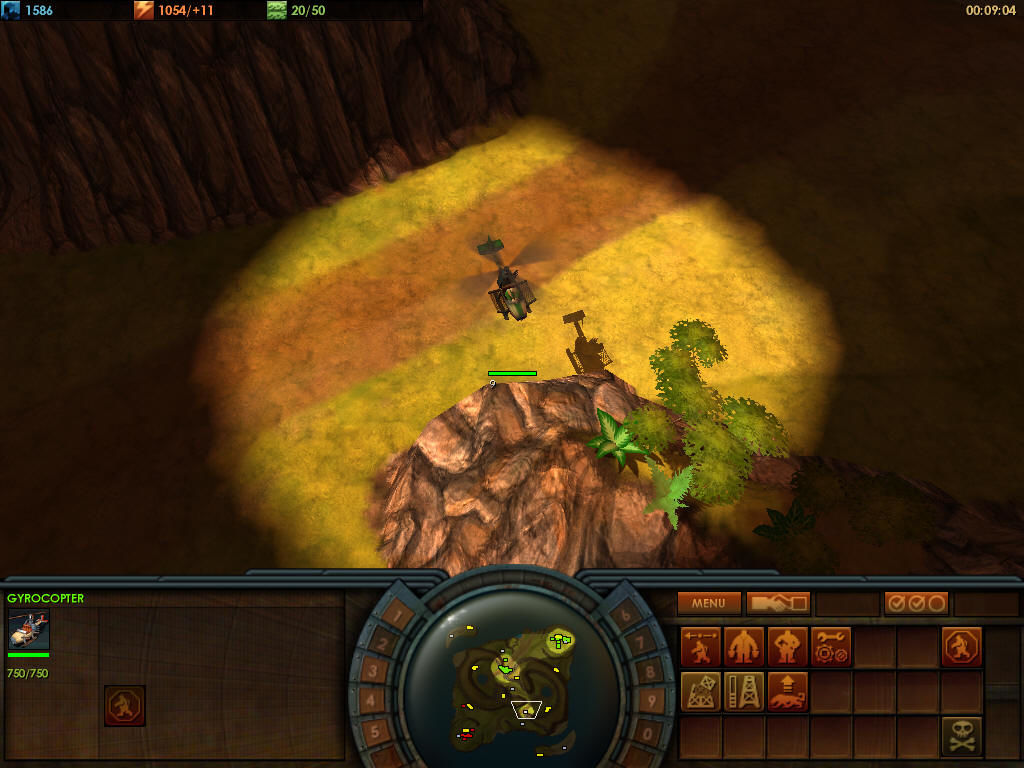Click the stop sign icon in the command grid
The height and width of the screenshot is (768, 1024).
coord(961,647)
